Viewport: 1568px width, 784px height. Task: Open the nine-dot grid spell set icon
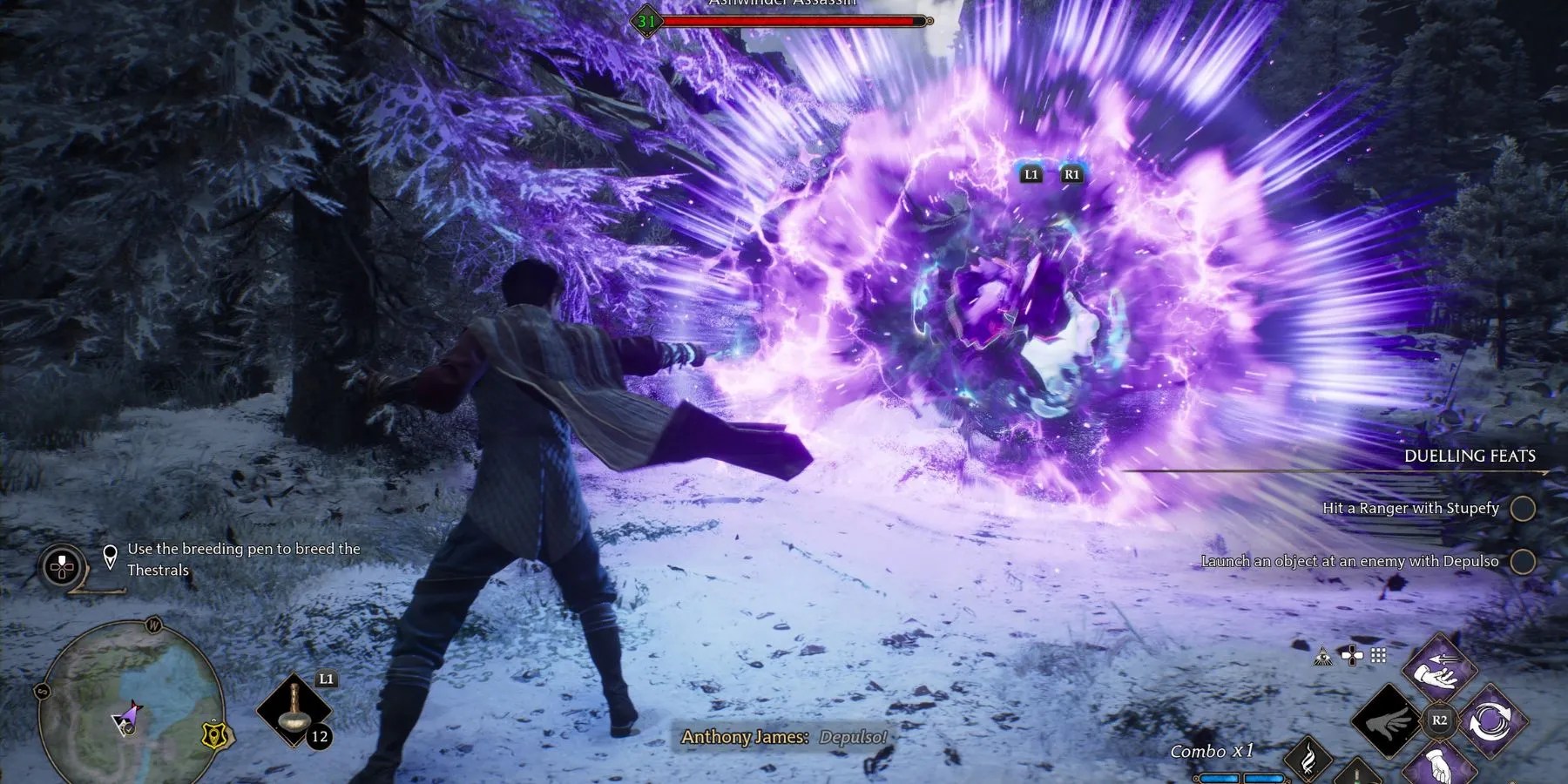coord(1378,656)
